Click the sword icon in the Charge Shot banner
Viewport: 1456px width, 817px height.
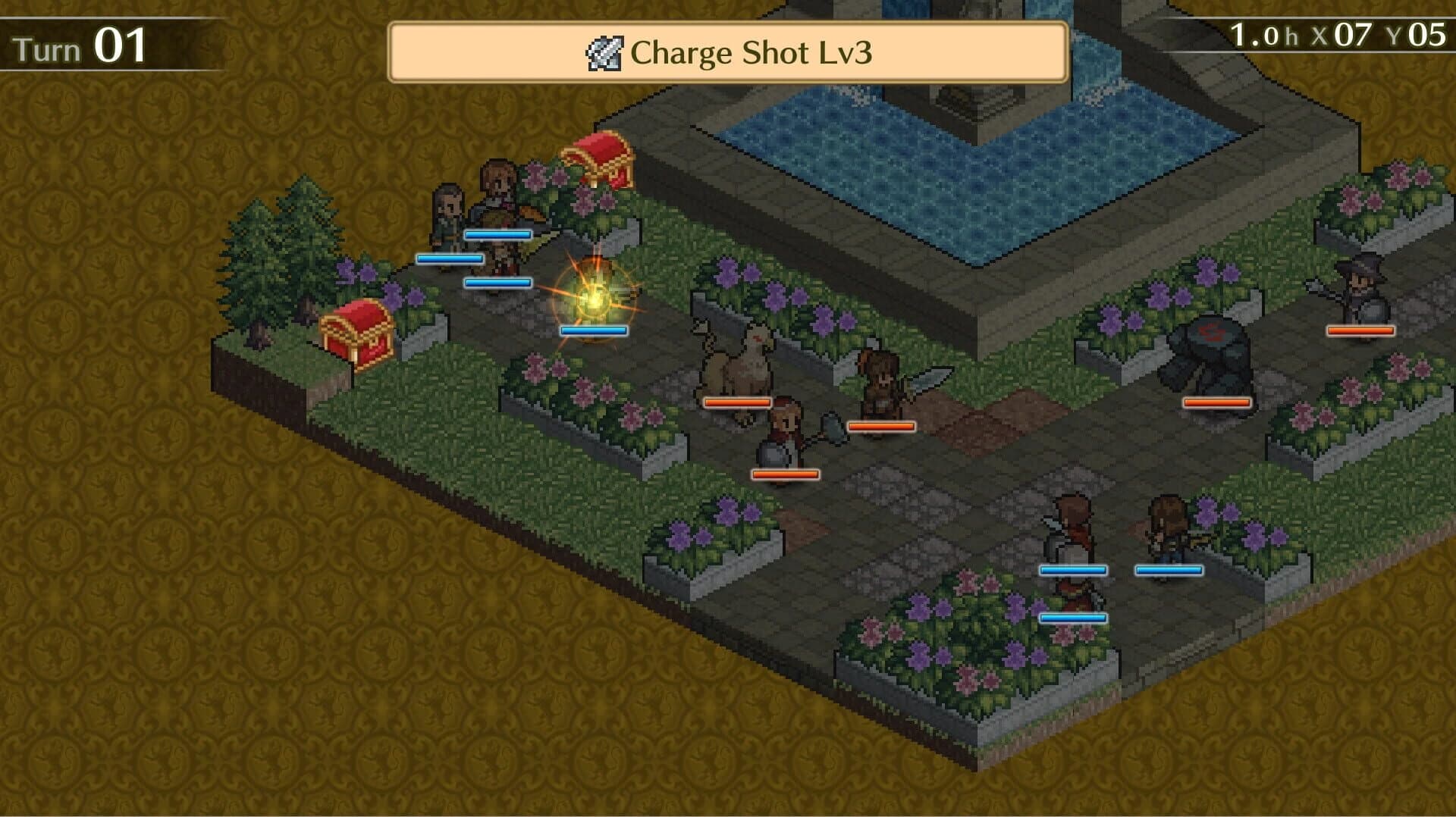[x=603, y=52]
